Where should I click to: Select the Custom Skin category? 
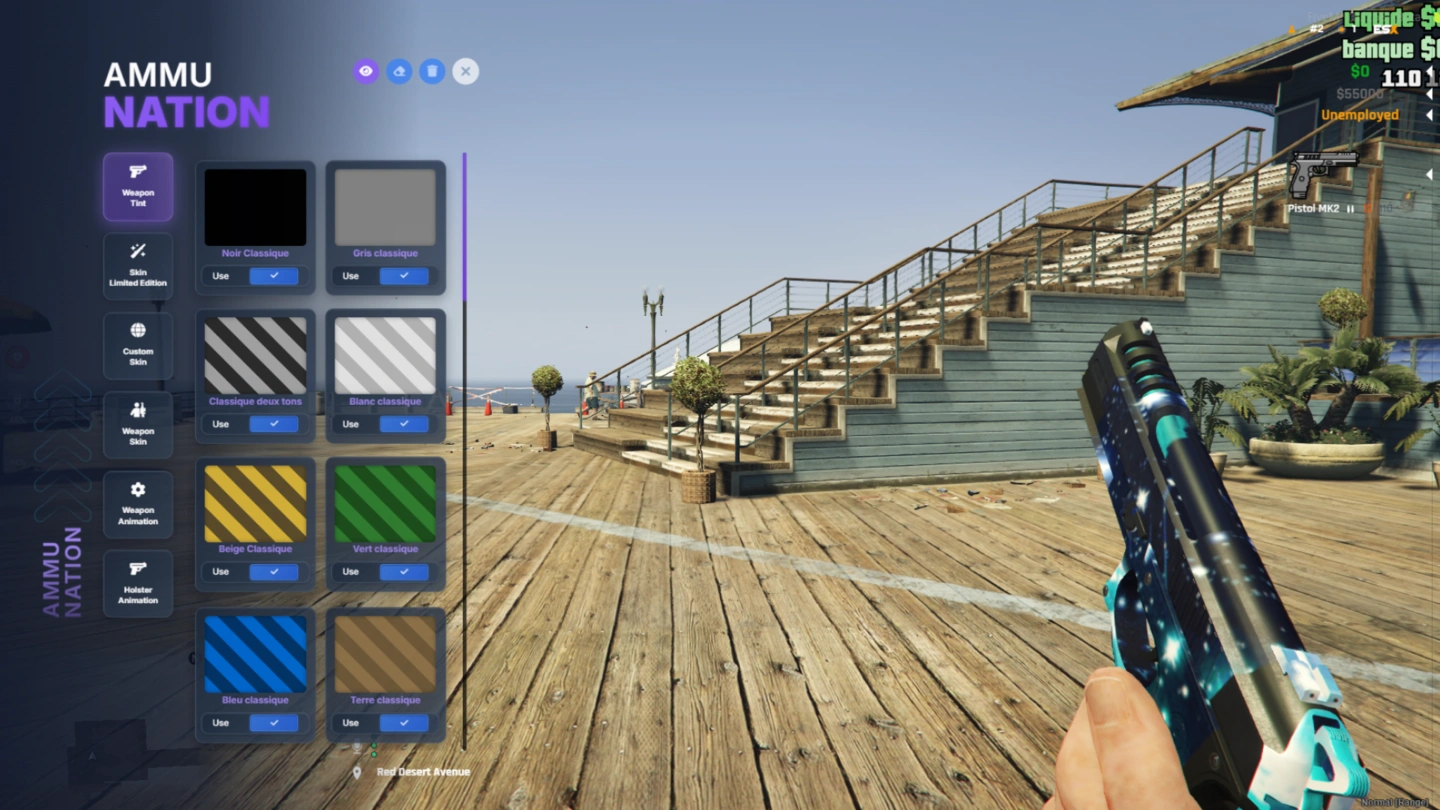pos(138,345)
